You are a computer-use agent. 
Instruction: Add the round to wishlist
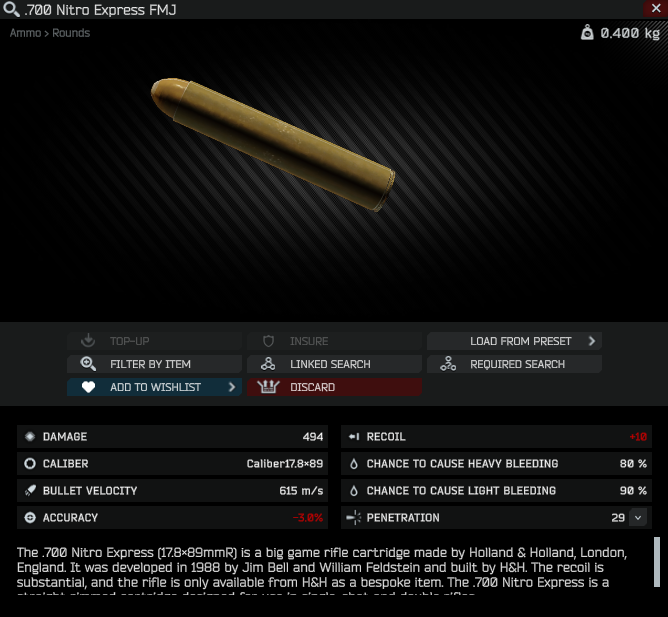point(154,387)
